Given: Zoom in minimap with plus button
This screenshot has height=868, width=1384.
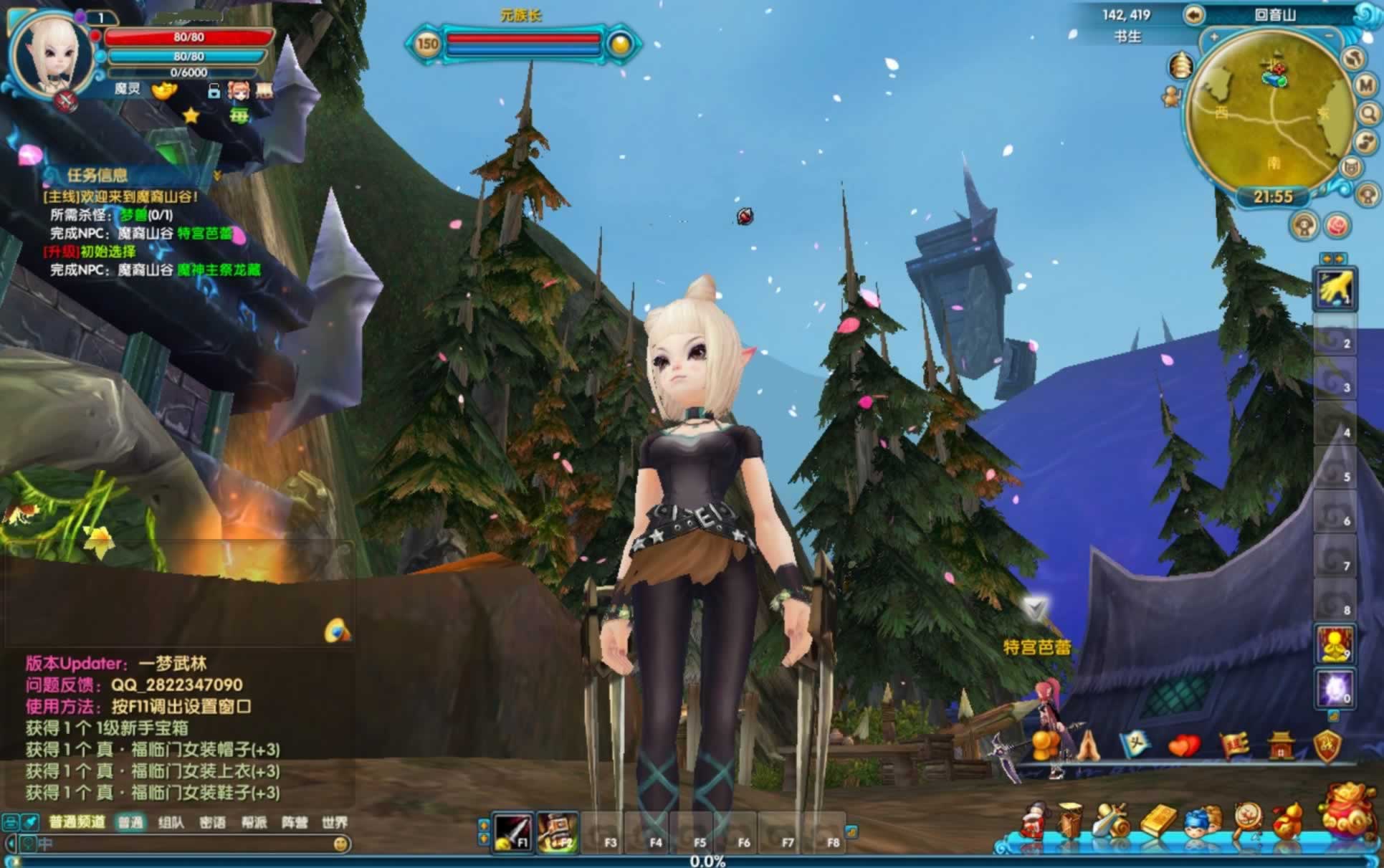Looking at the screenshot, I should (1214, 37).
